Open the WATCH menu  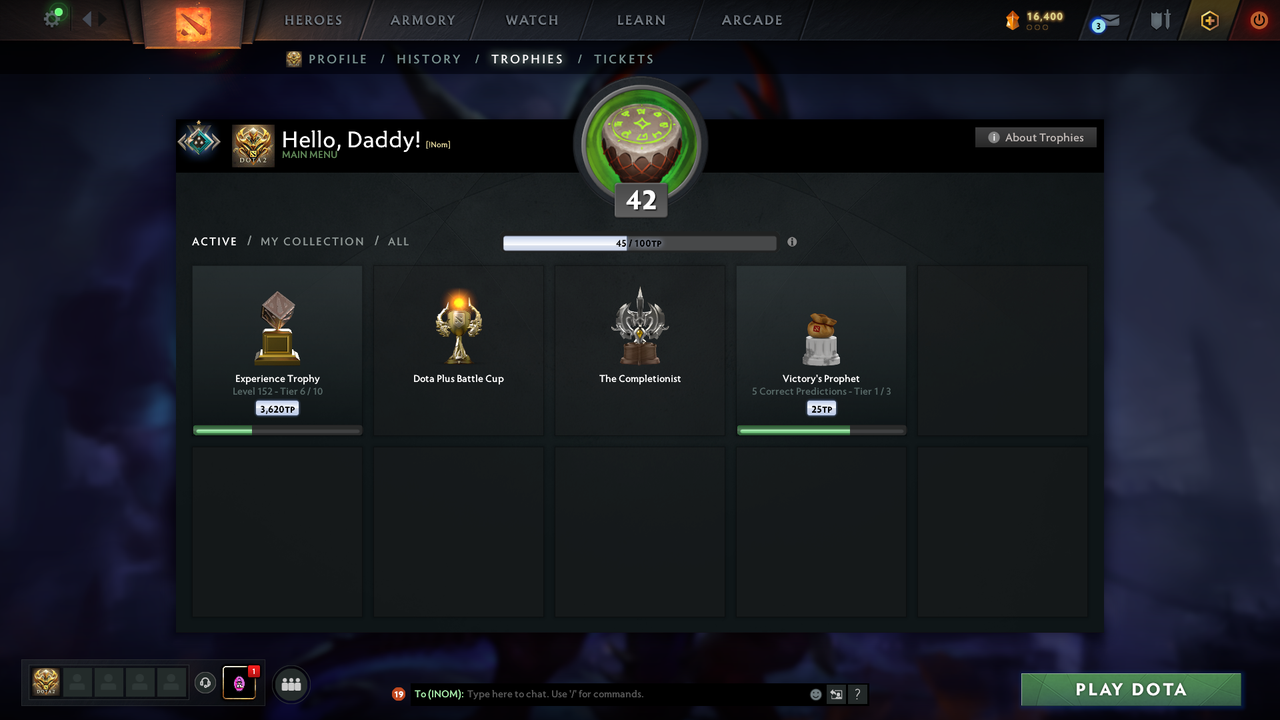531,19
